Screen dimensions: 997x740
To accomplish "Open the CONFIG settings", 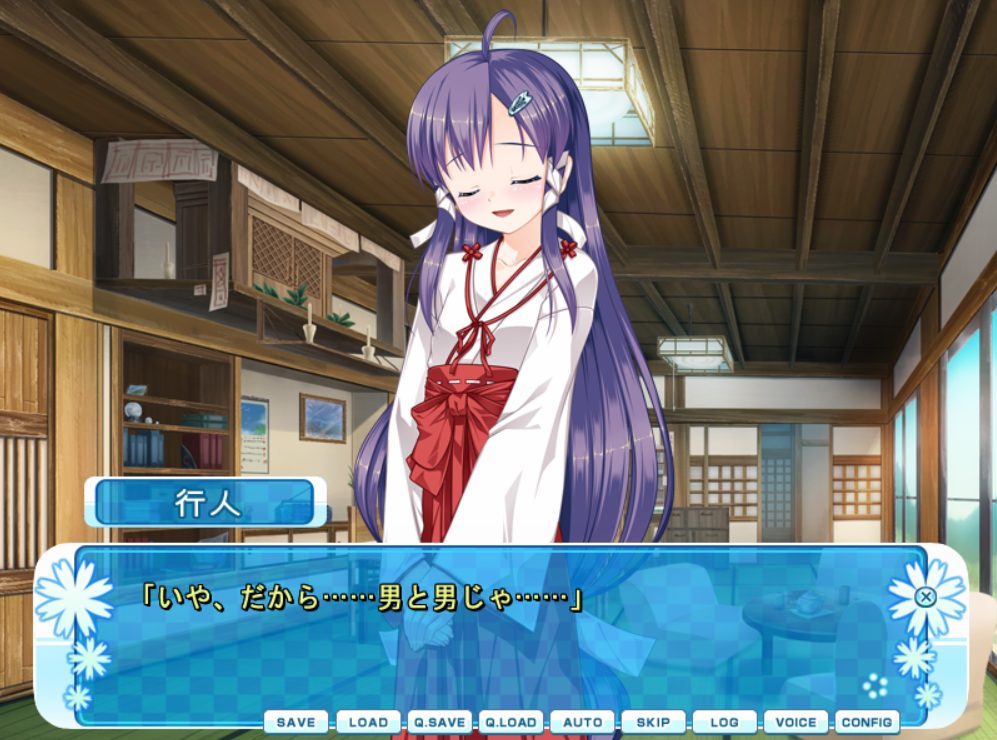I will pyautogui.click(x=866, y=722).
